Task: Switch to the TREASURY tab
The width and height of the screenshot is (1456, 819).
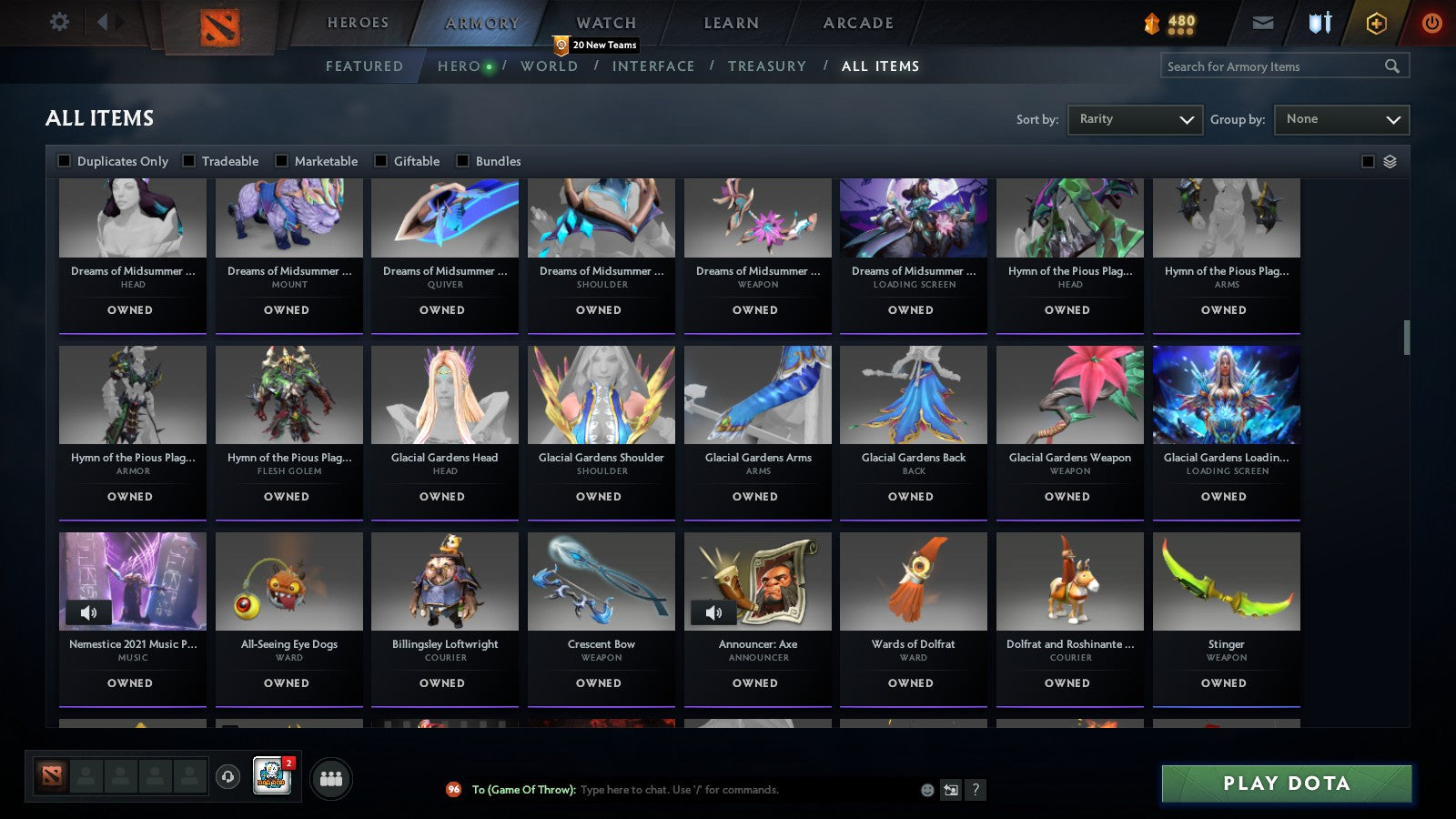Action: [767, 66]
